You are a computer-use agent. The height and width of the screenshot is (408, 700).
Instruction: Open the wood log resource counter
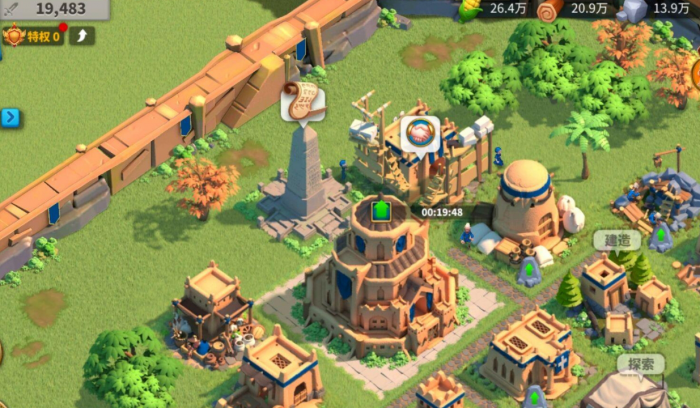(575, 9)
